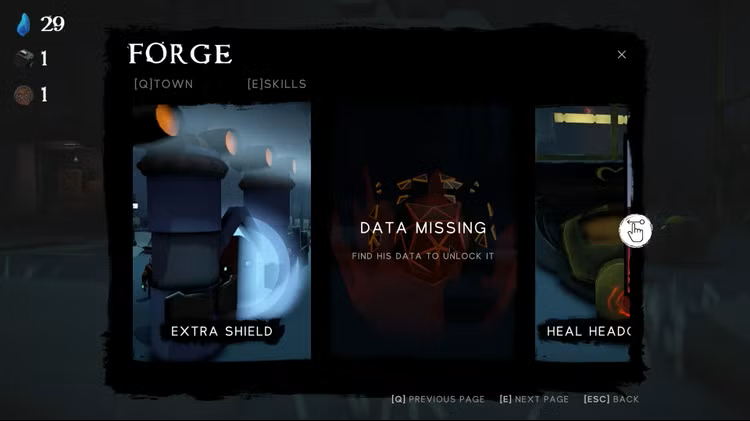Switch to the Town tab
The height and width of the screenshot is (421, 750).
point(164,84)
